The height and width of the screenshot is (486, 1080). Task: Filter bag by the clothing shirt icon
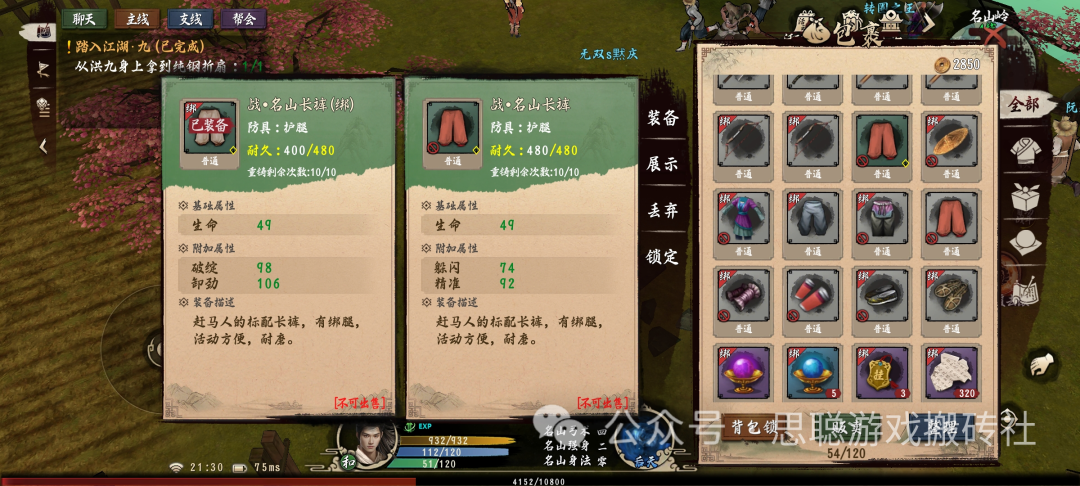tap(1023, 150)
